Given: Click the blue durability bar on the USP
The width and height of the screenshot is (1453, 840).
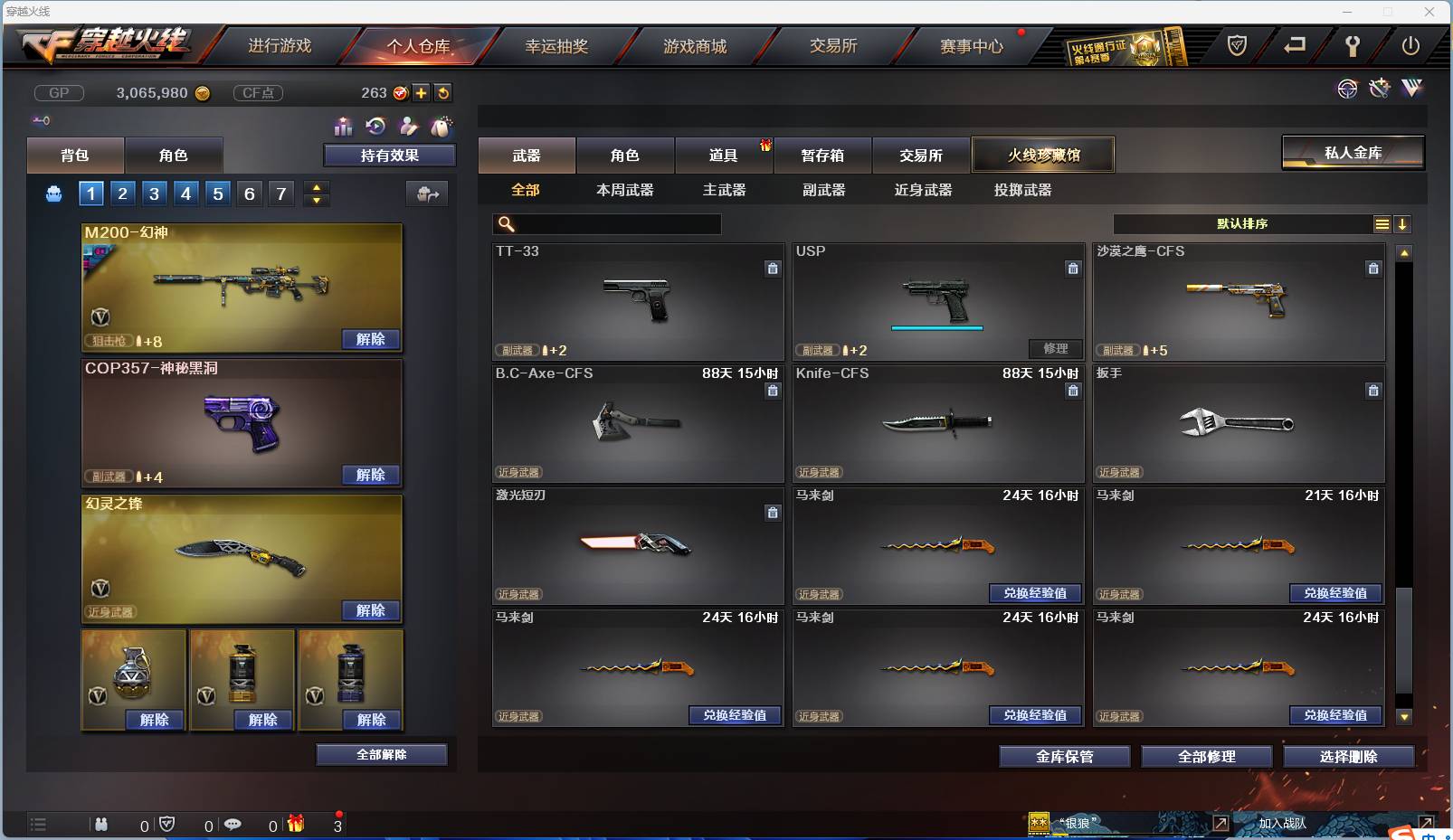Looking at the screenshot, I should point(938,328).
